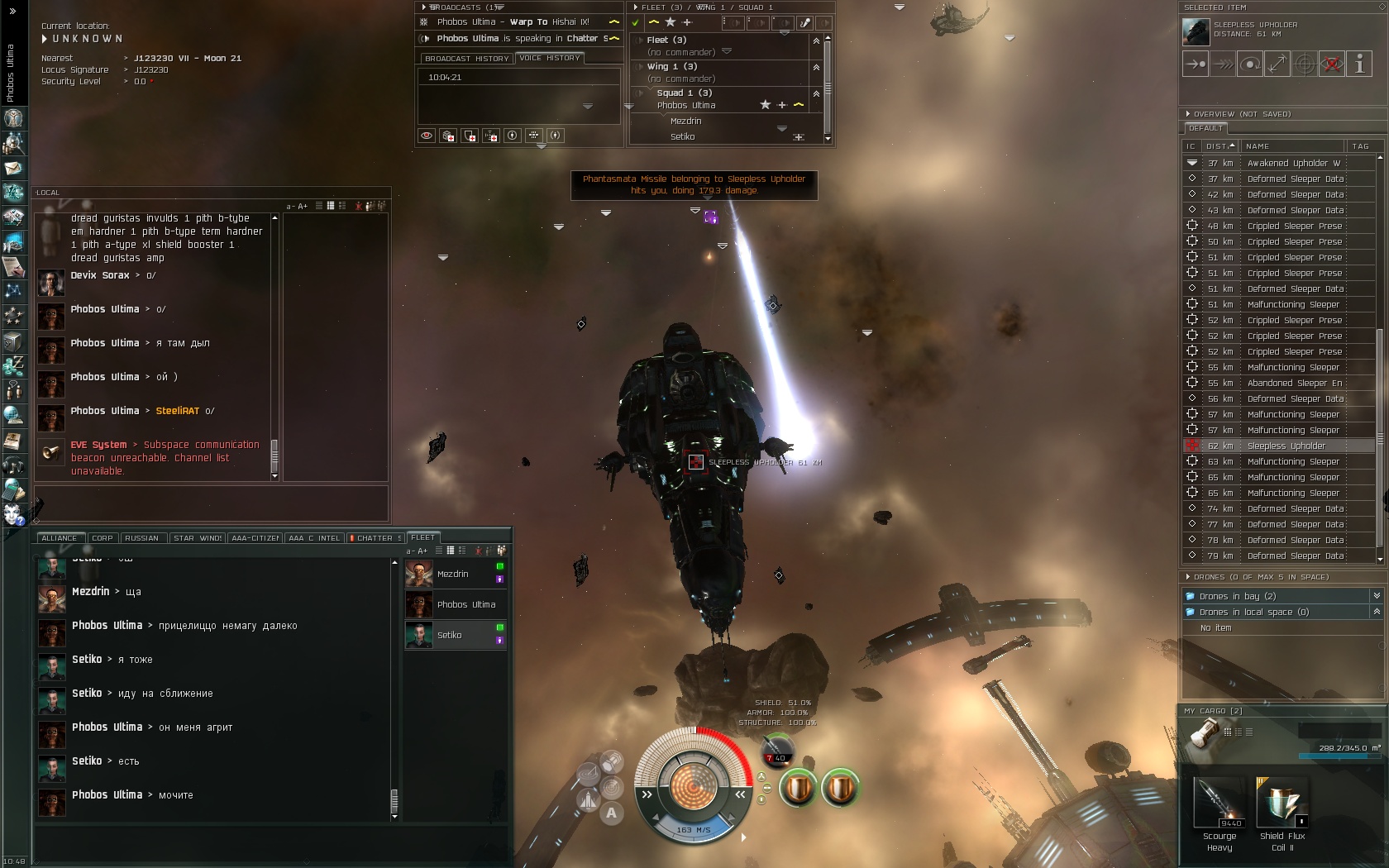Image resolution: width=1389 pixels, height=868 pixels.
Task: Show the Voice History tab
Action: click(550, 58)
